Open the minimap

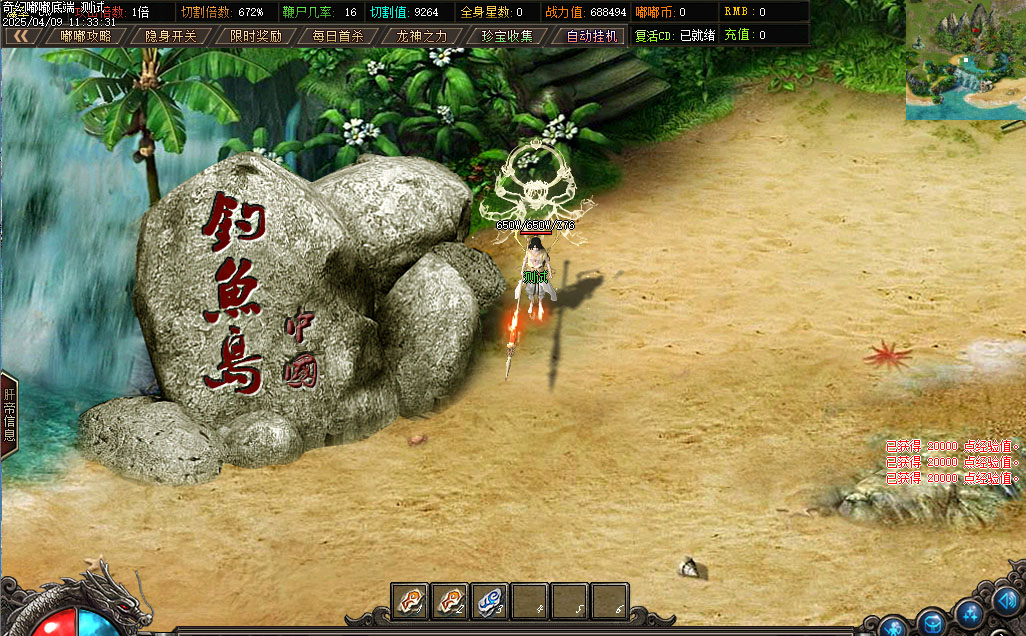point(965,60)
